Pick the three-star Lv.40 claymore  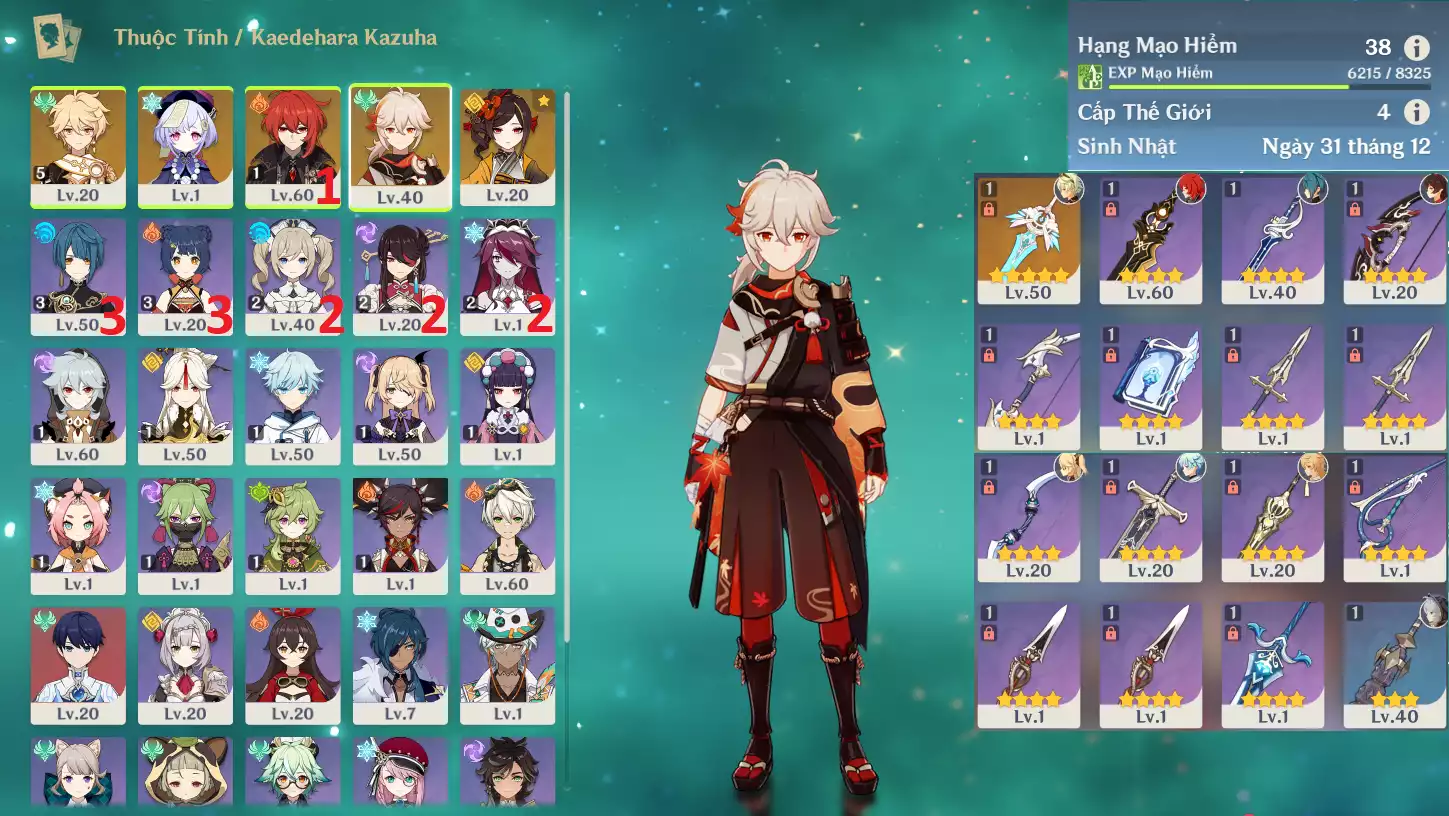[x=1394, y=663]
